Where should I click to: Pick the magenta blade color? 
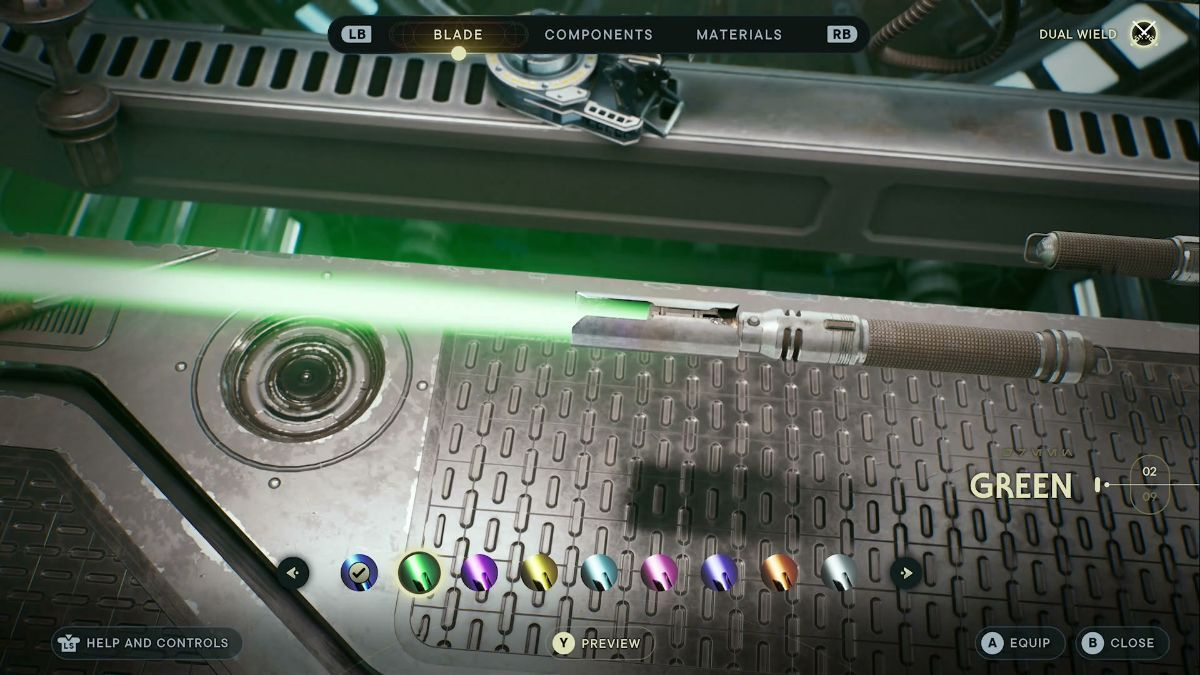pos(659,573)
